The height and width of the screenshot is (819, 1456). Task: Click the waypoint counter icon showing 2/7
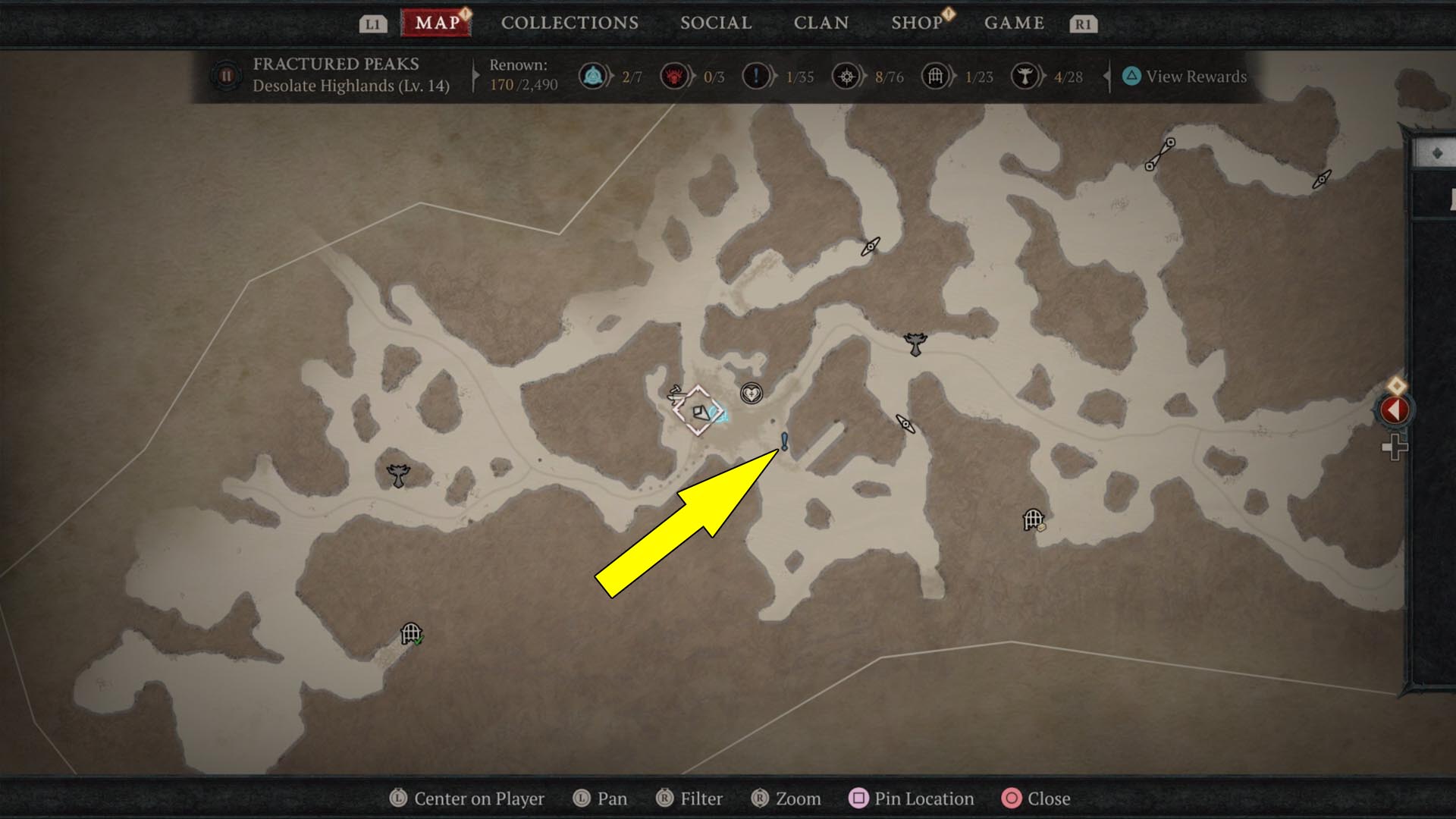tap(594, 76)
